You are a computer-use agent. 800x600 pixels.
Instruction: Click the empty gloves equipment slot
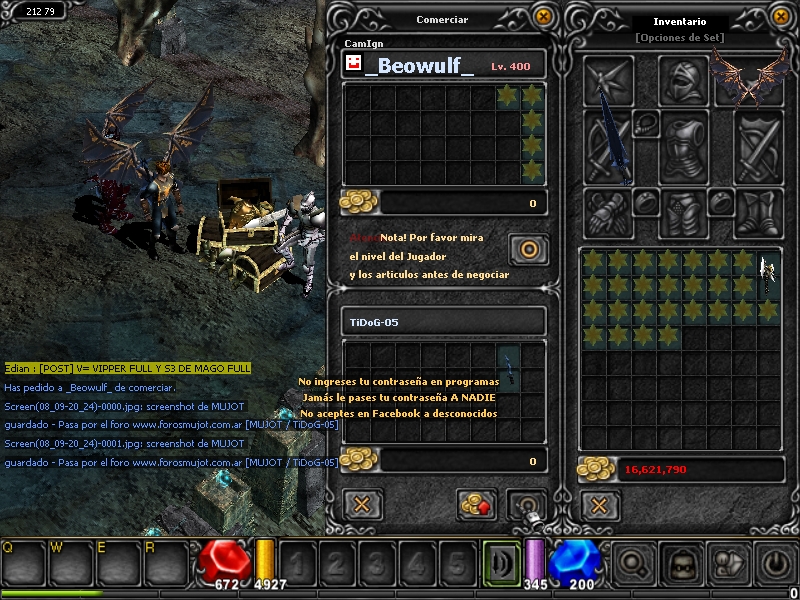[608, 212]
